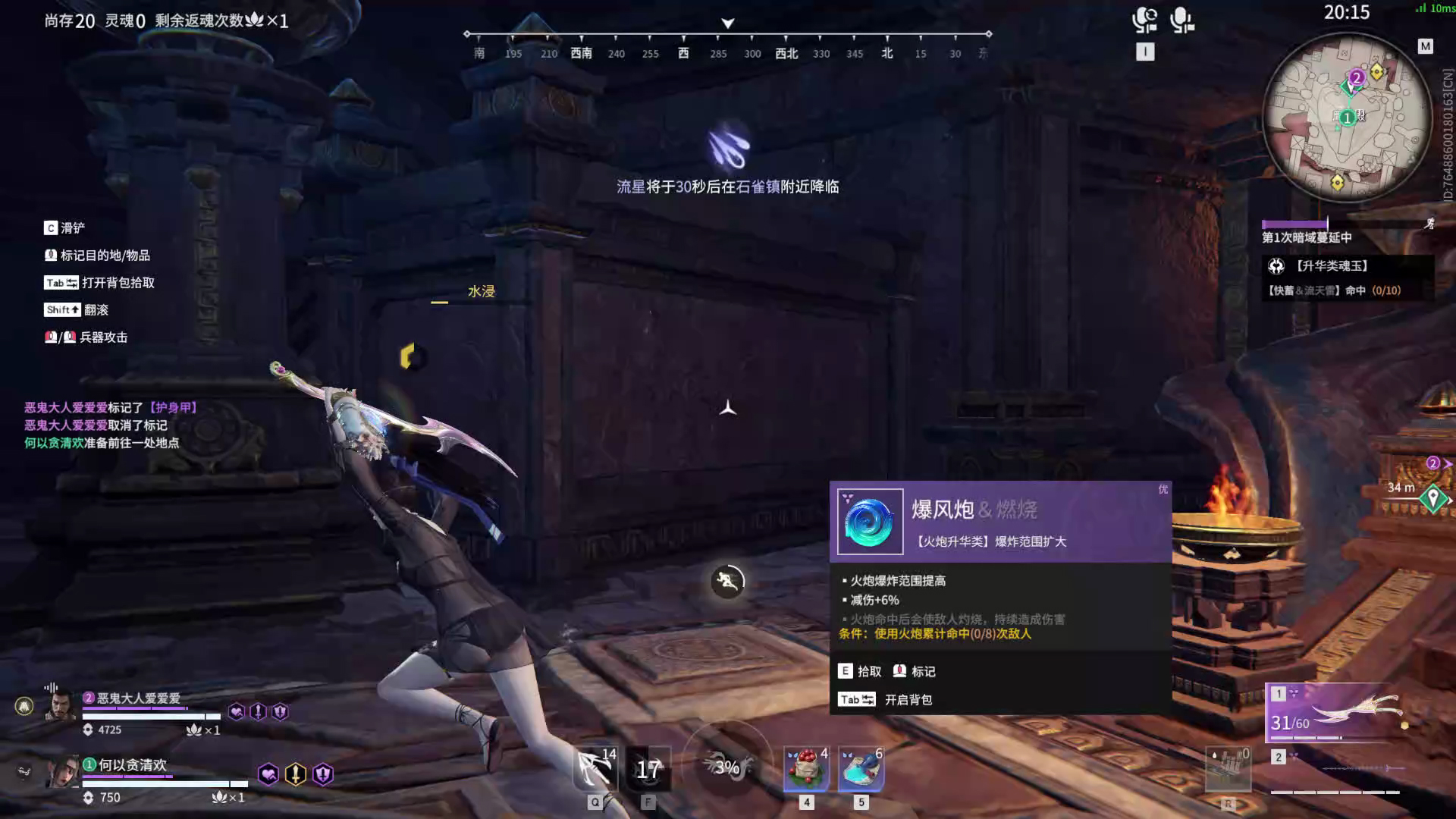The width and height of the screenshot is (1456, 819).
Task: Expand waypoint marker 2 on the minimap
Action: tap(1357, 77)
